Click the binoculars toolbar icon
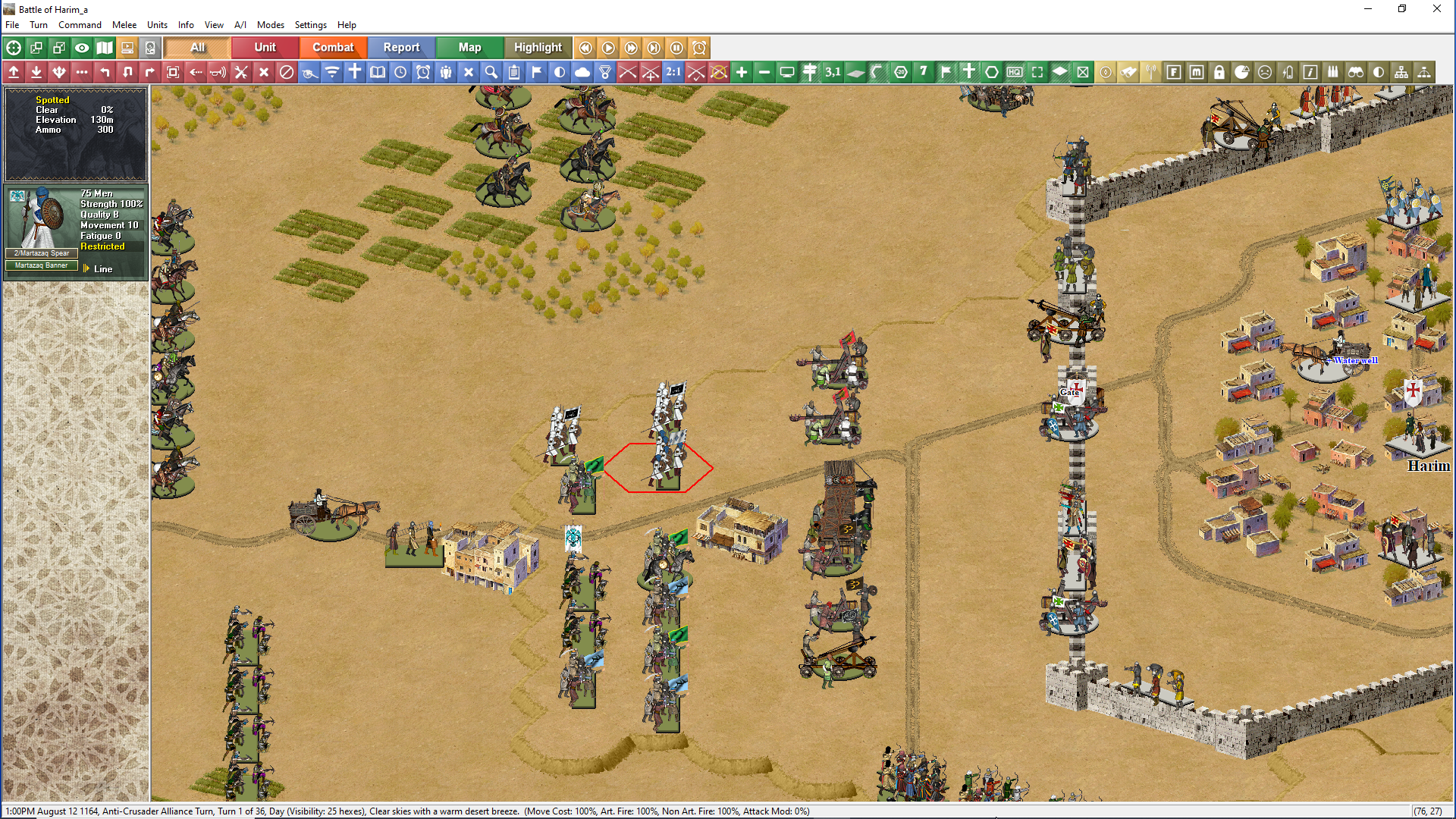The height and width of the screenshot is (819, 1456). (1356, 72)
